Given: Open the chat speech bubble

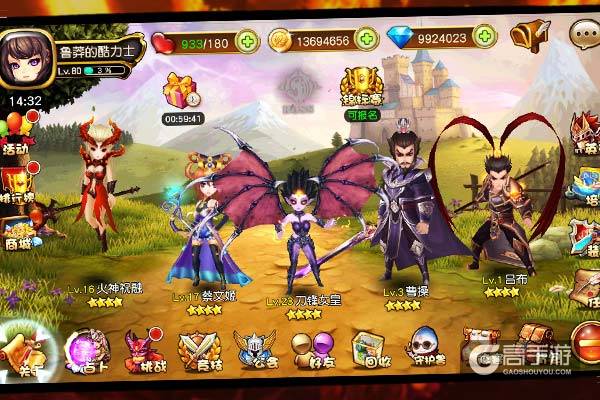Looking at the screenshot, I should click(582, 35).
